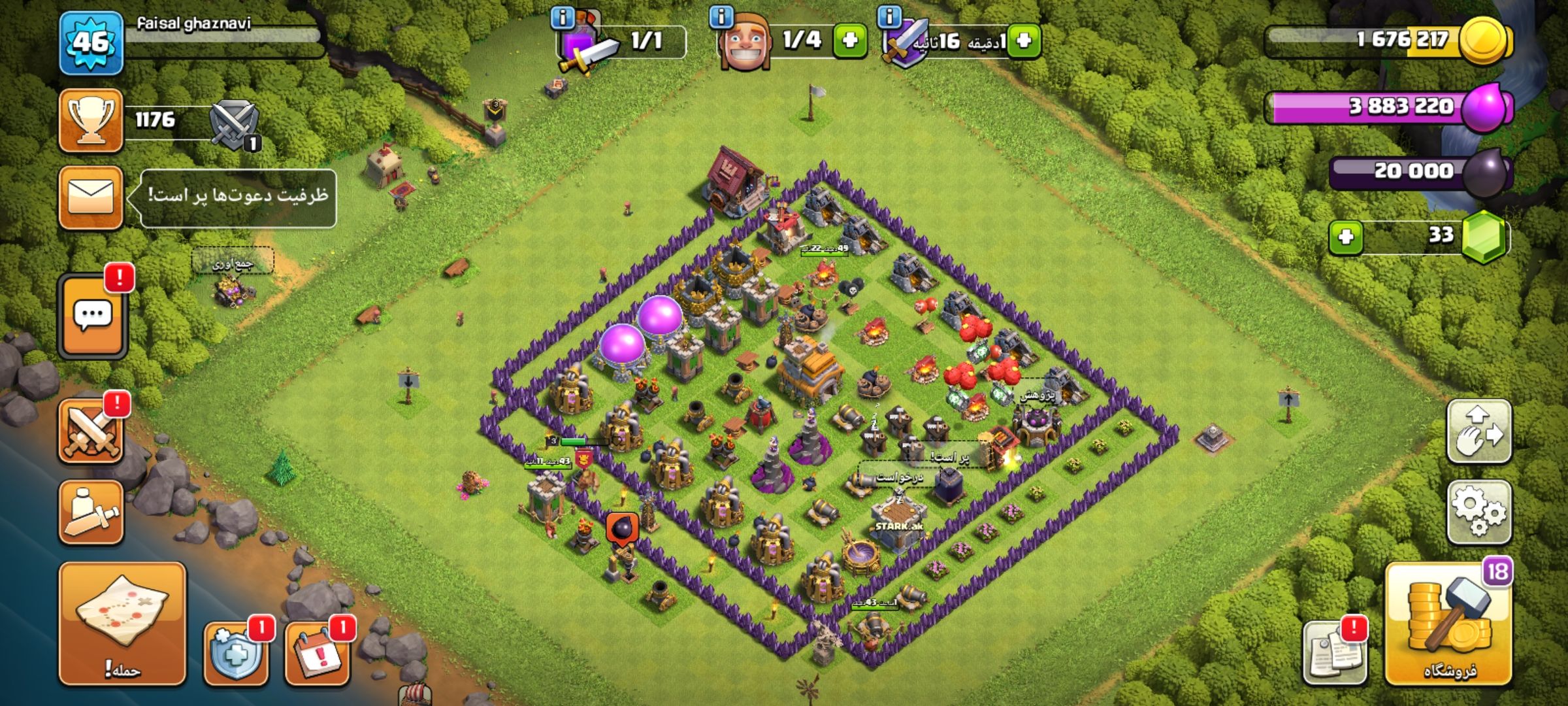Show builder info icon

(x=721, y=16)
